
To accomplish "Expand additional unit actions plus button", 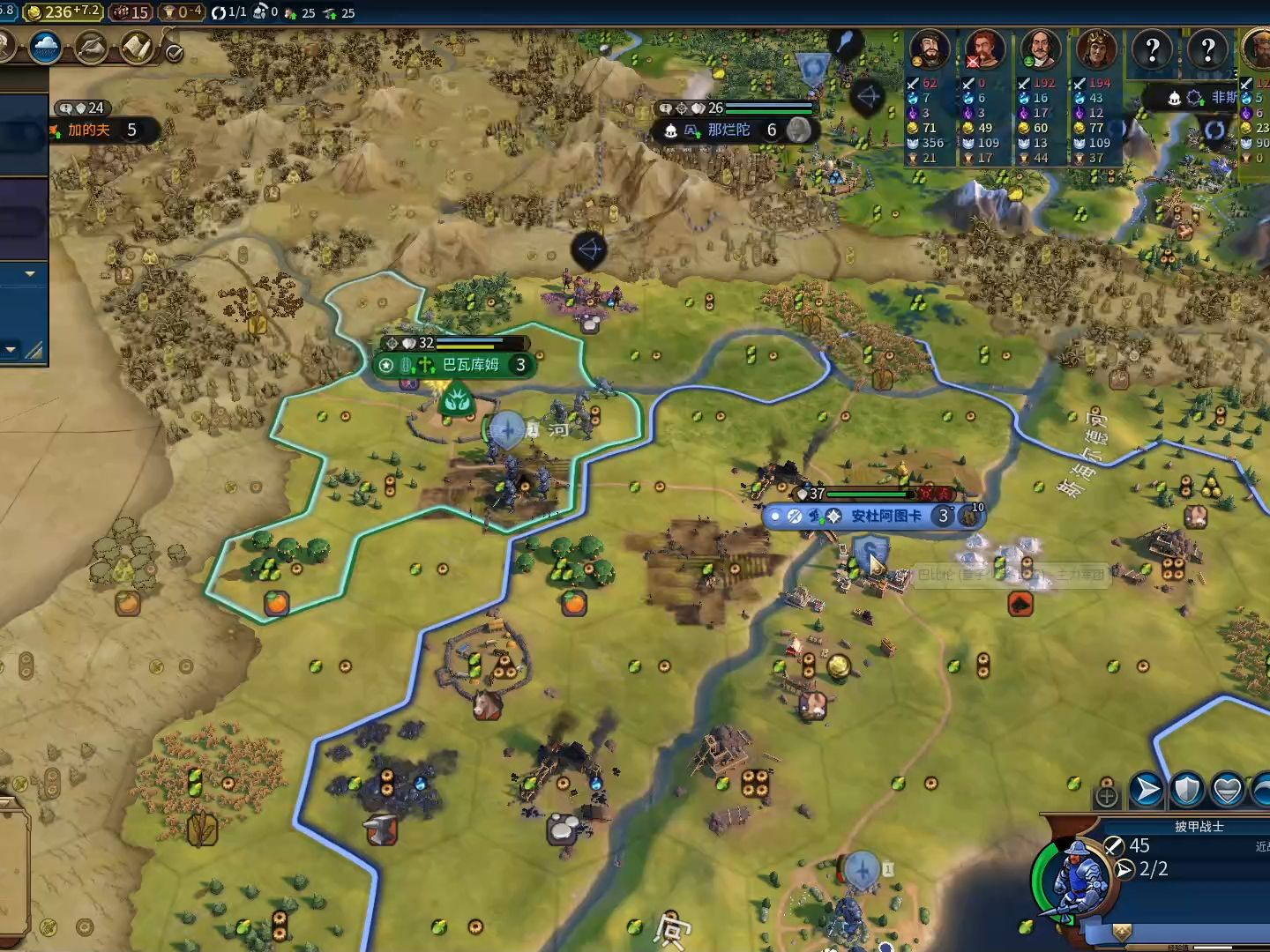I will point(1107,796).
